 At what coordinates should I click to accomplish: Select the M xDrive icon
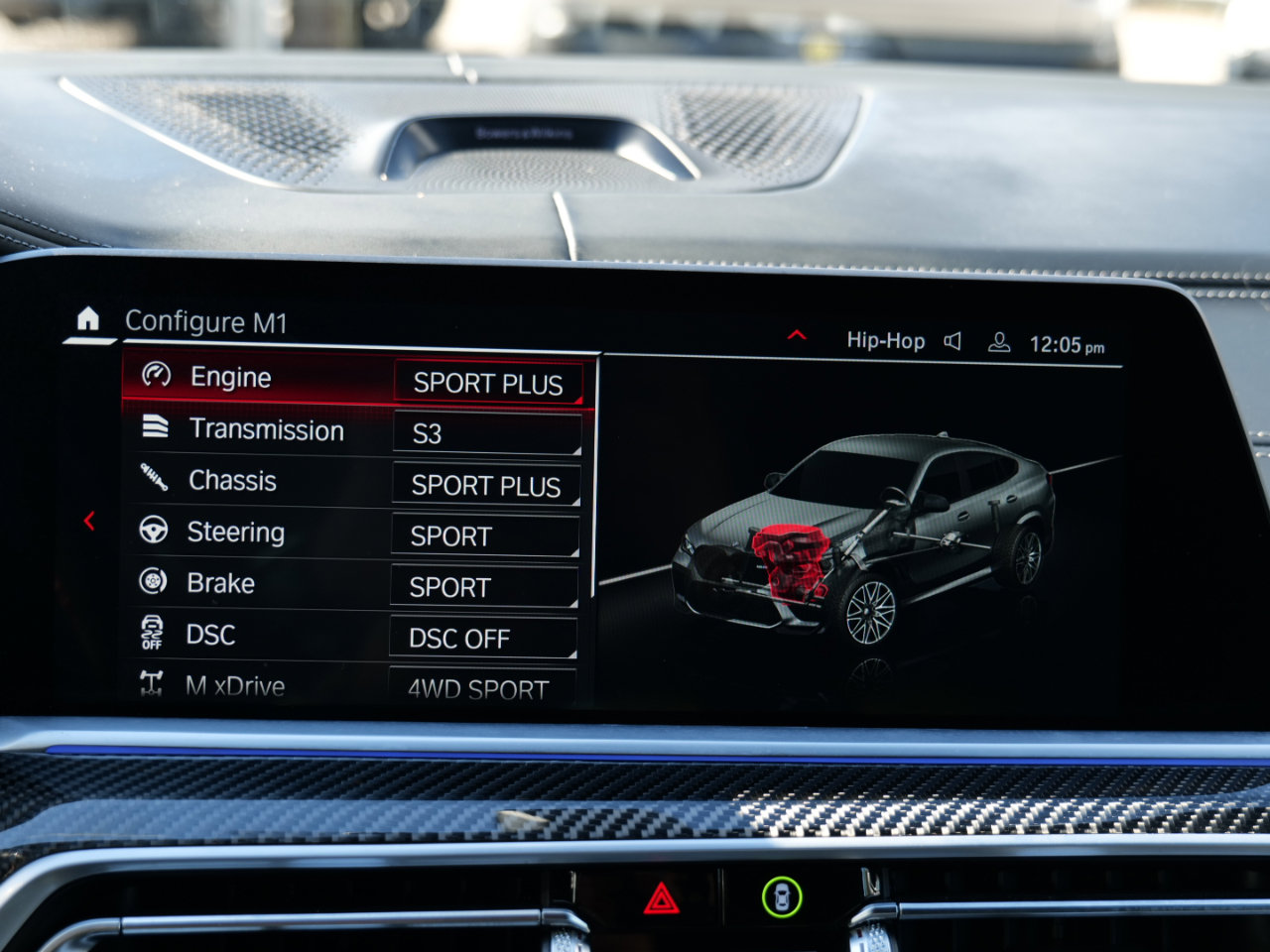click(x=150, y=684)
